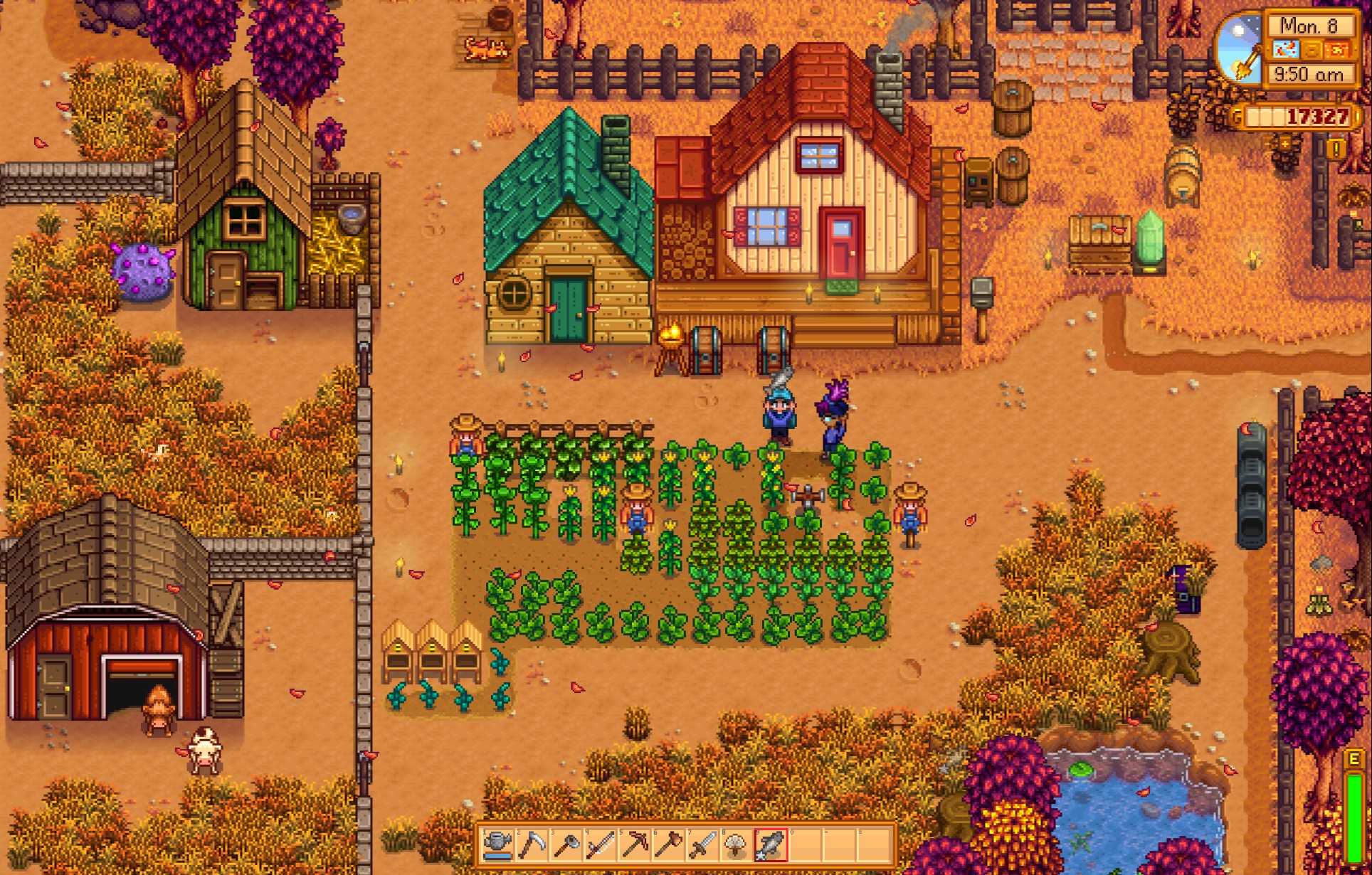1372x875 pixels.
Task: Click the 'Mon. 8' date display
Action: tap(1309, 26)
